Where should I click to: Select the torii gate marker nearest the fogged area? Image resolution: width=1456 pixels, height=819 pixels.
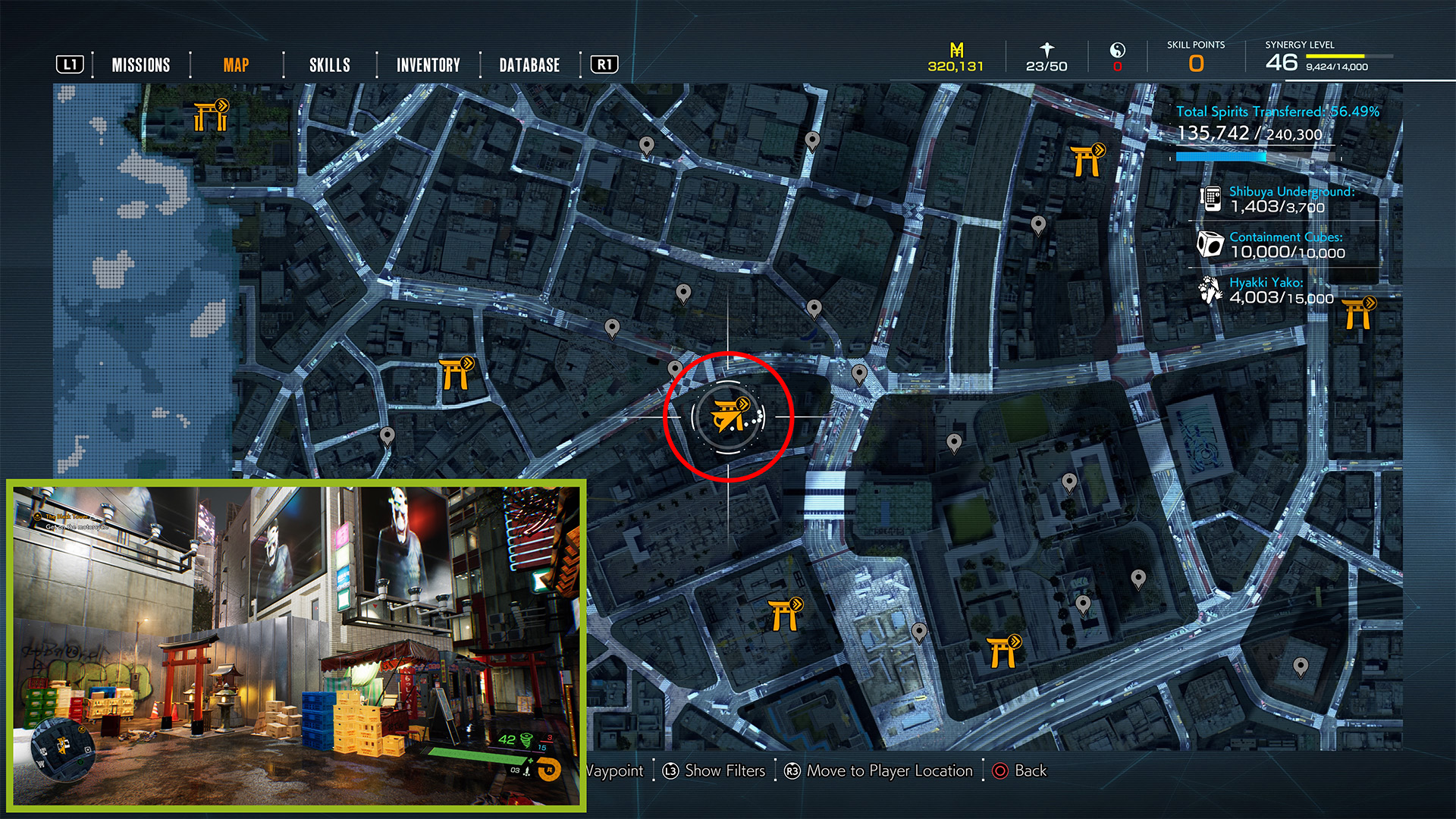click(x=211, y=115)
